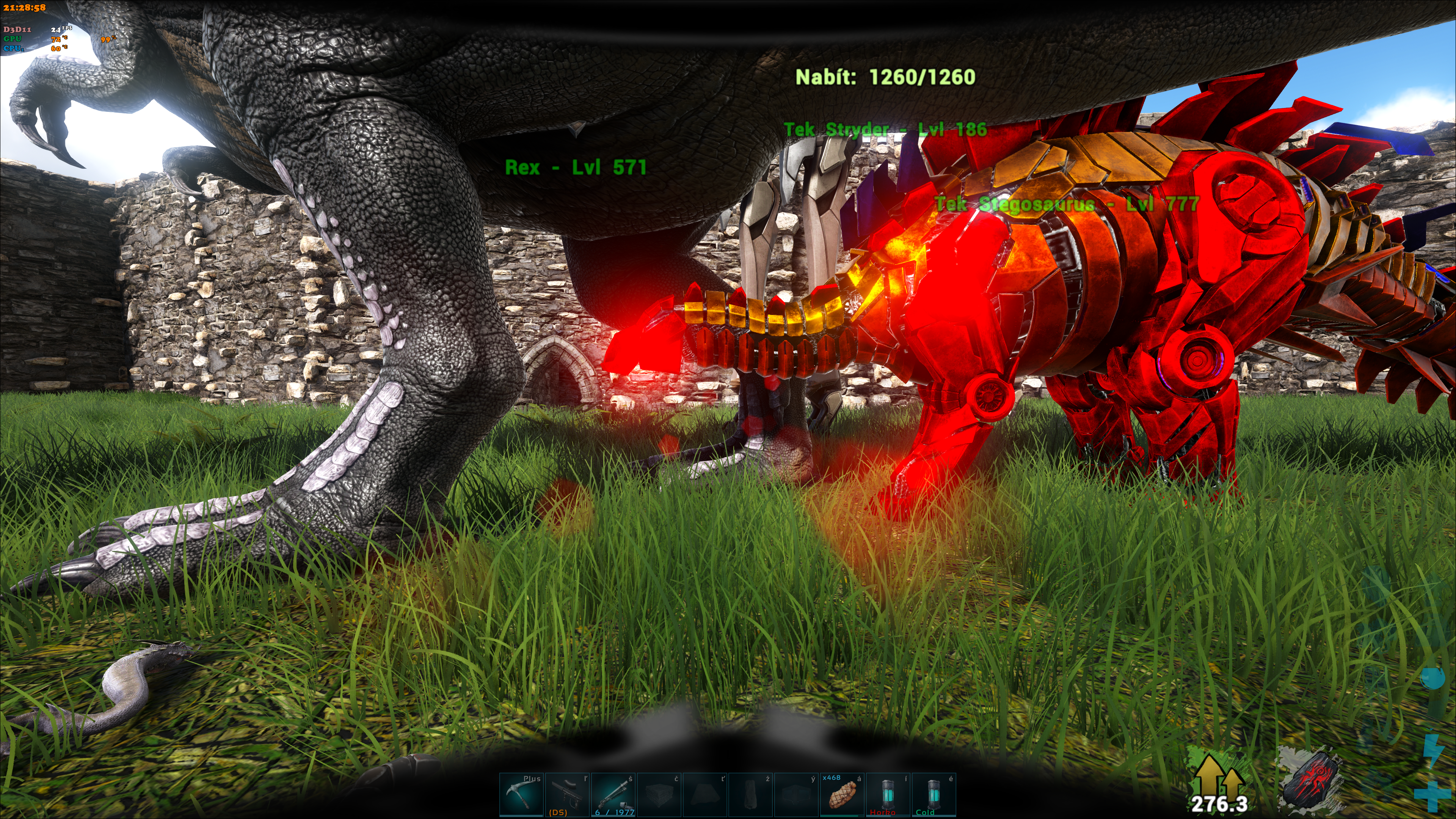Use the cooked meat stack x468
Viewport: 1456px width, 819px height.
(842, 795)
